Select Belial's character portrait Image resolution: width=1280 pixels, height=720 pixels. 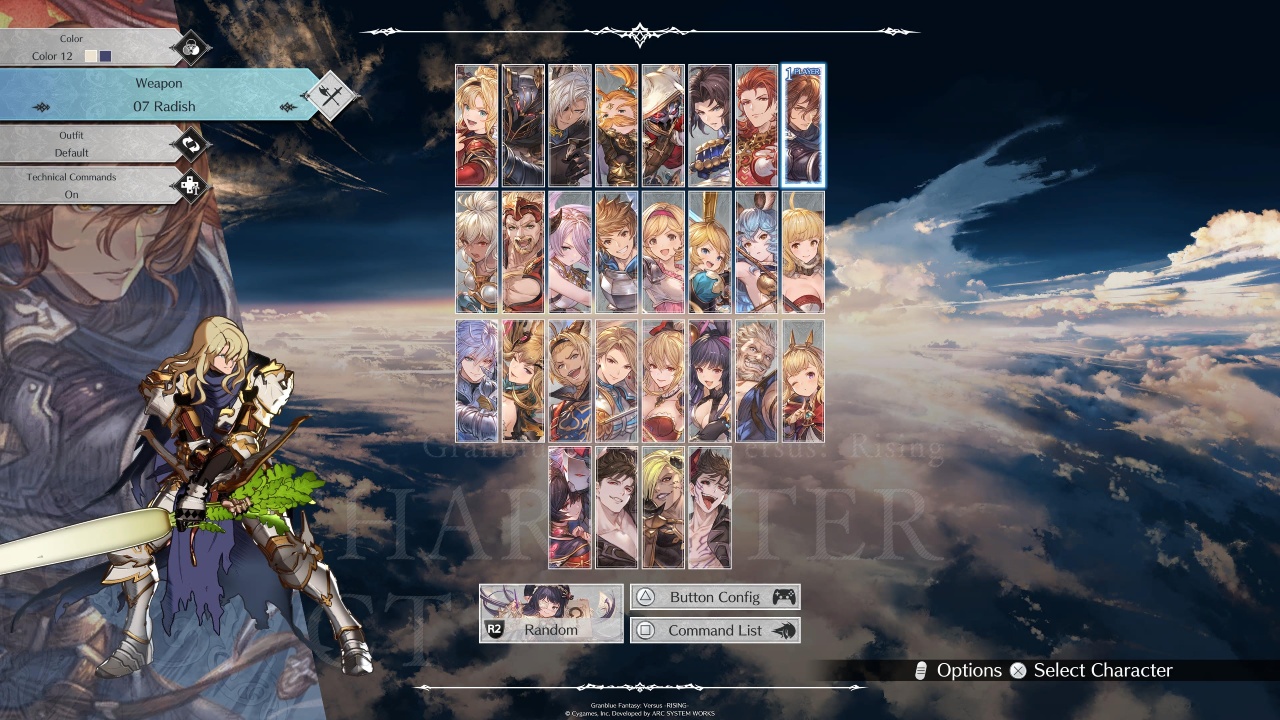(616, 508)
